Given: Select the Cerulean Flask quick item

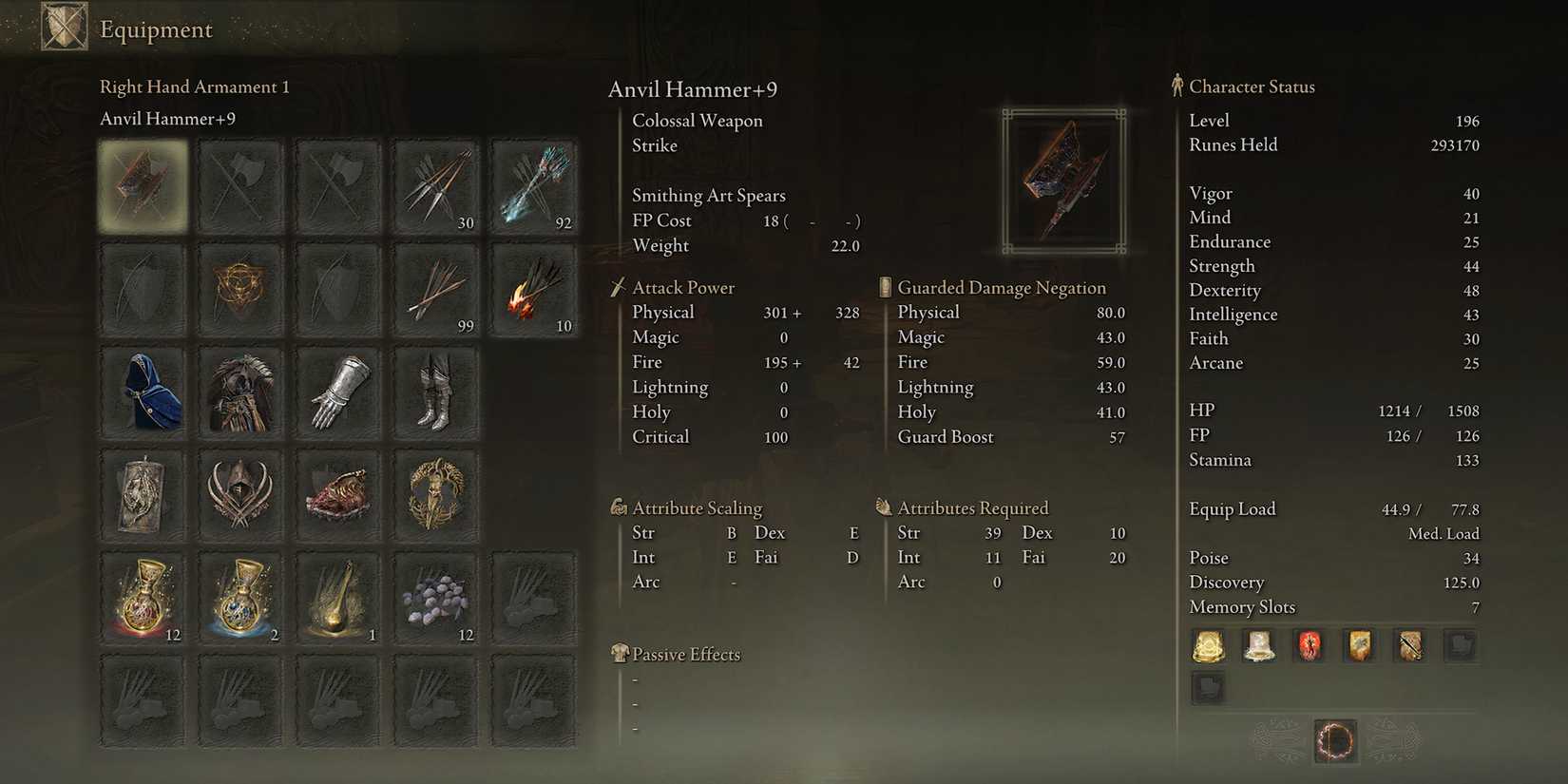Looking at the screenshot, I should click(x=240, y=597).
